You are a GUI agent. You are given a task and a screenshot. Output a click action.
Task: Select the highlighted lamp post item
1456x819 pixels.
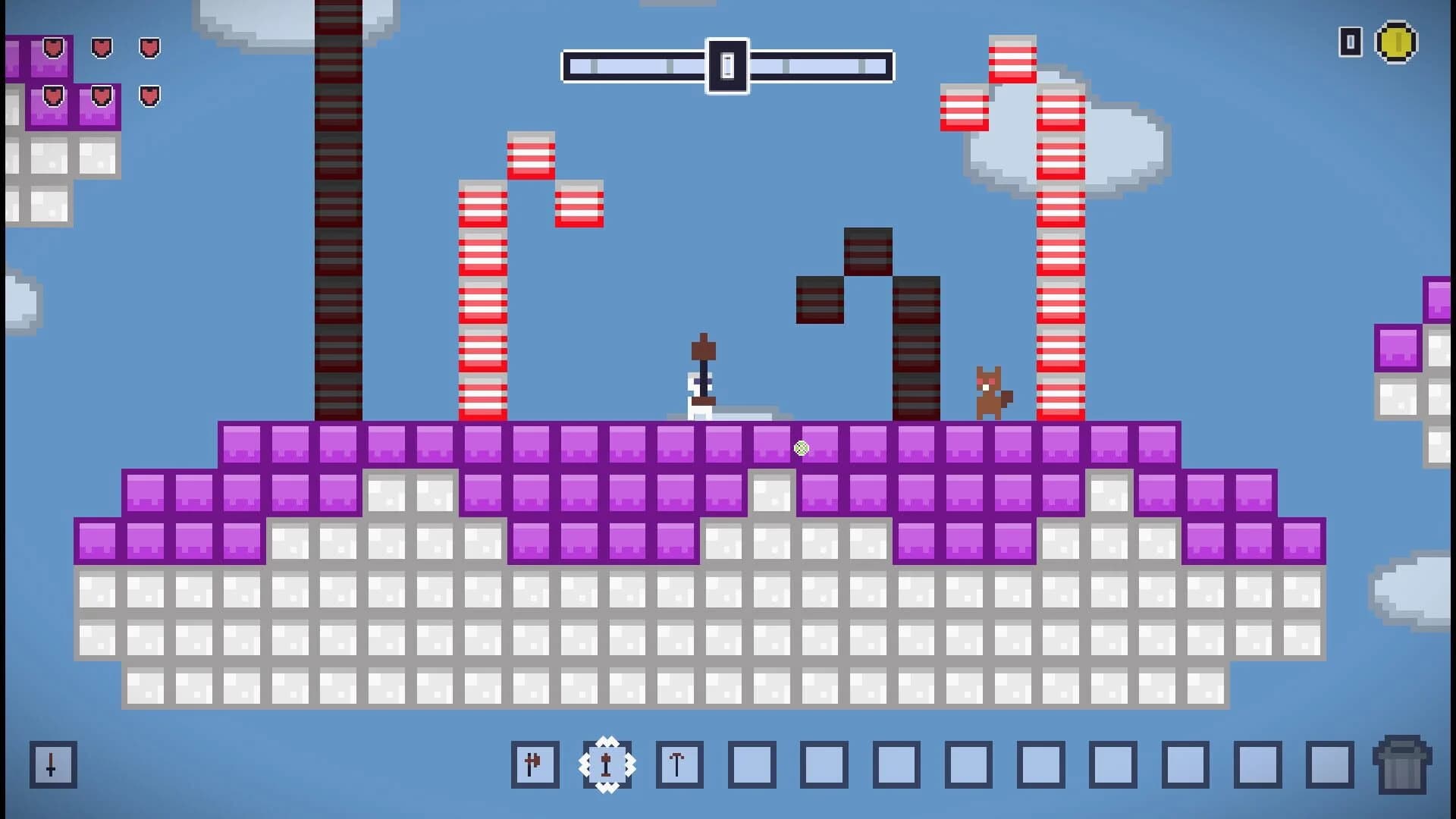pos(606,764)
